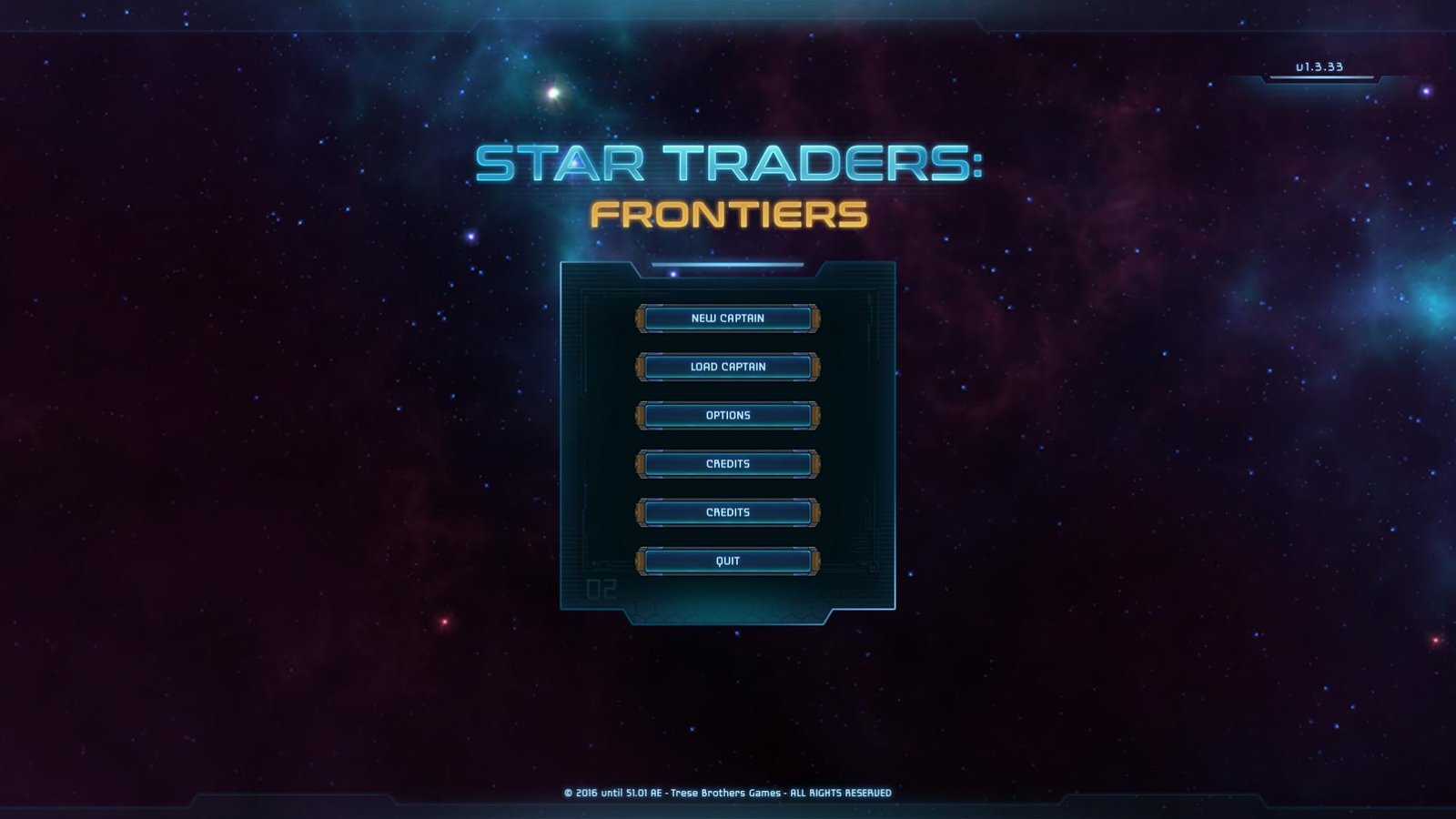Image resolution: width=1456 pixels, height=819 pixels.
Task: Click the orange right clamp of New Captain
Action: [x=815, y=318]
